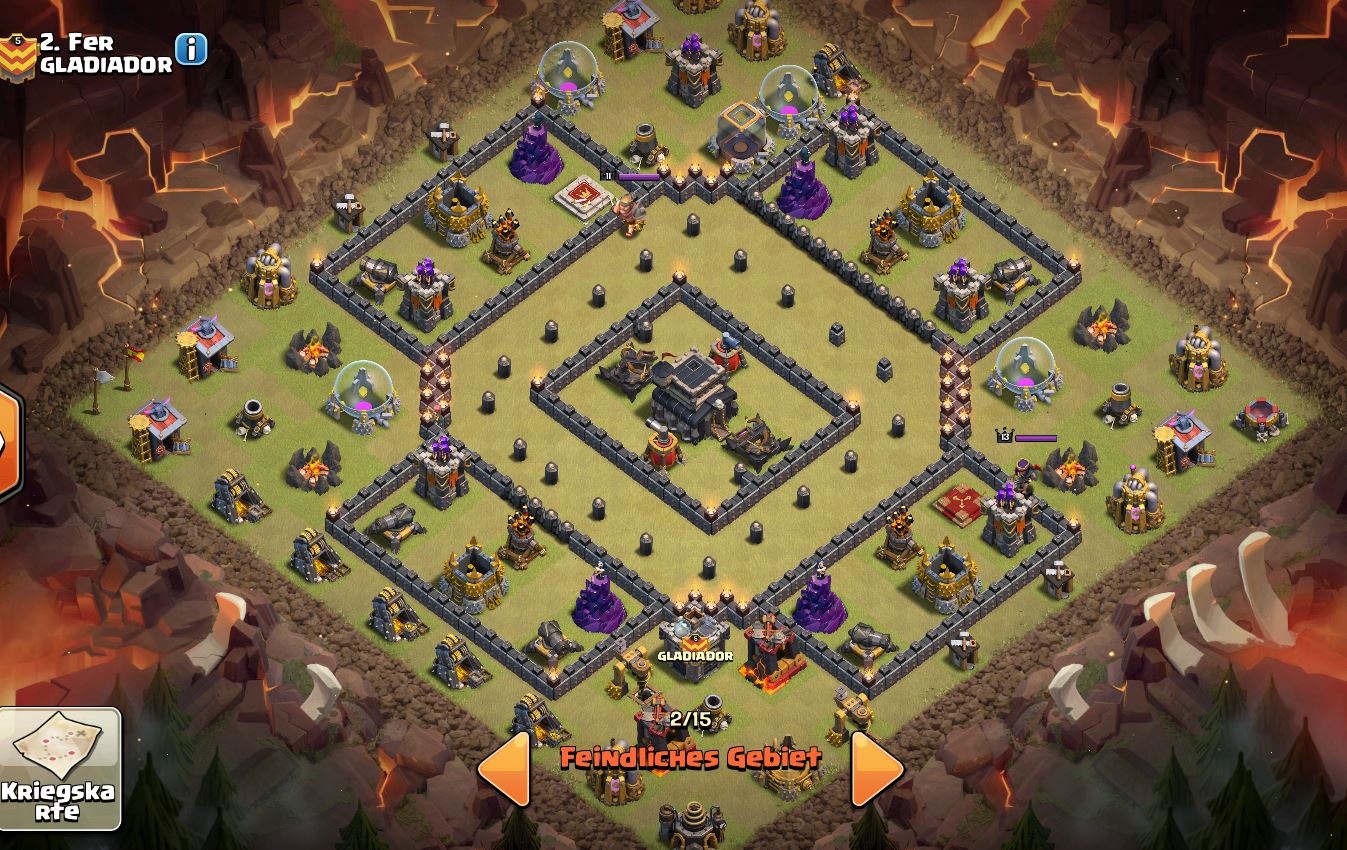
Task: Open the blue info button beside Fer
Action: click(x=191, y=48)
